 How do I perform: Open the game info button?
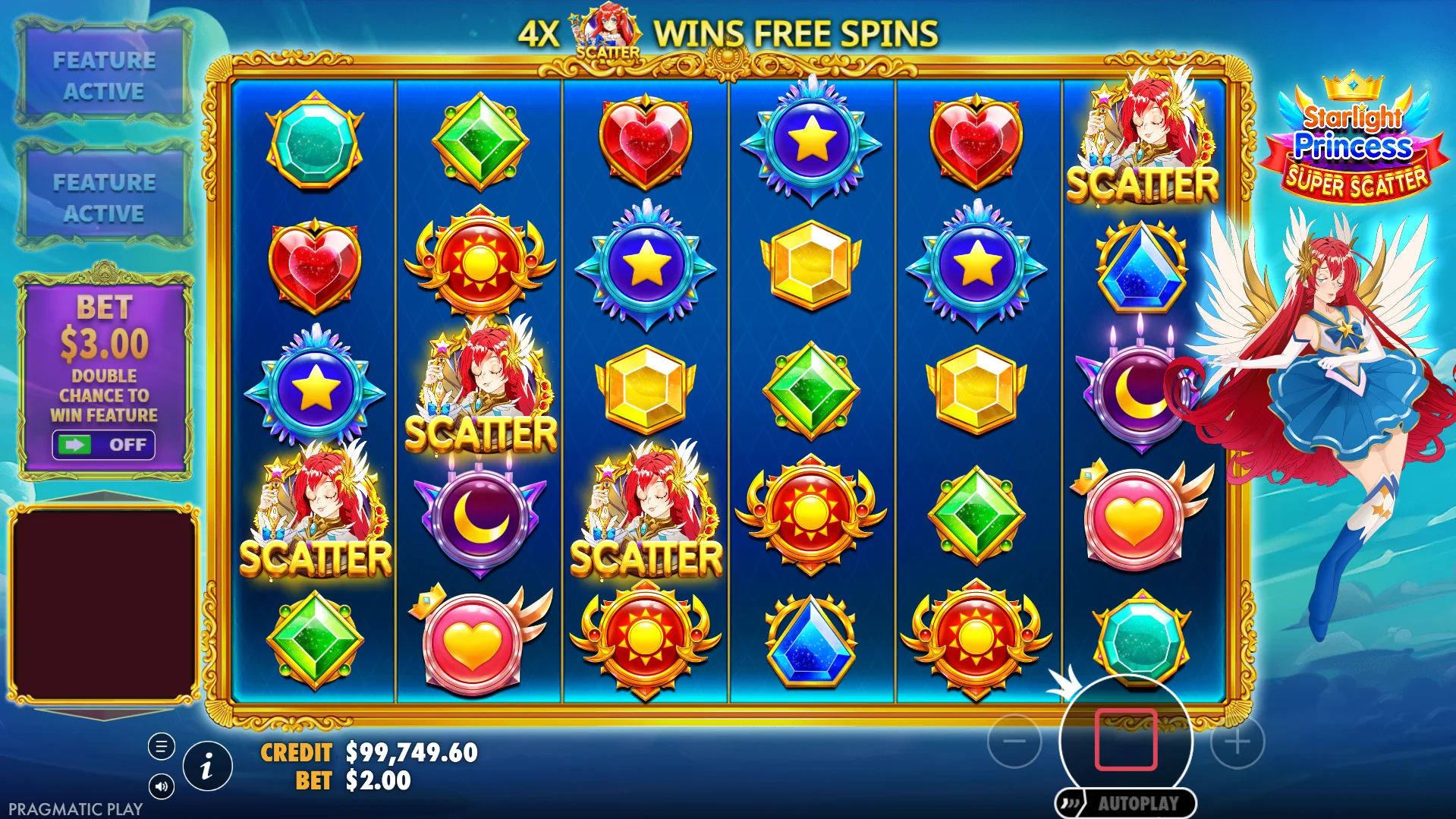[207, 767]
